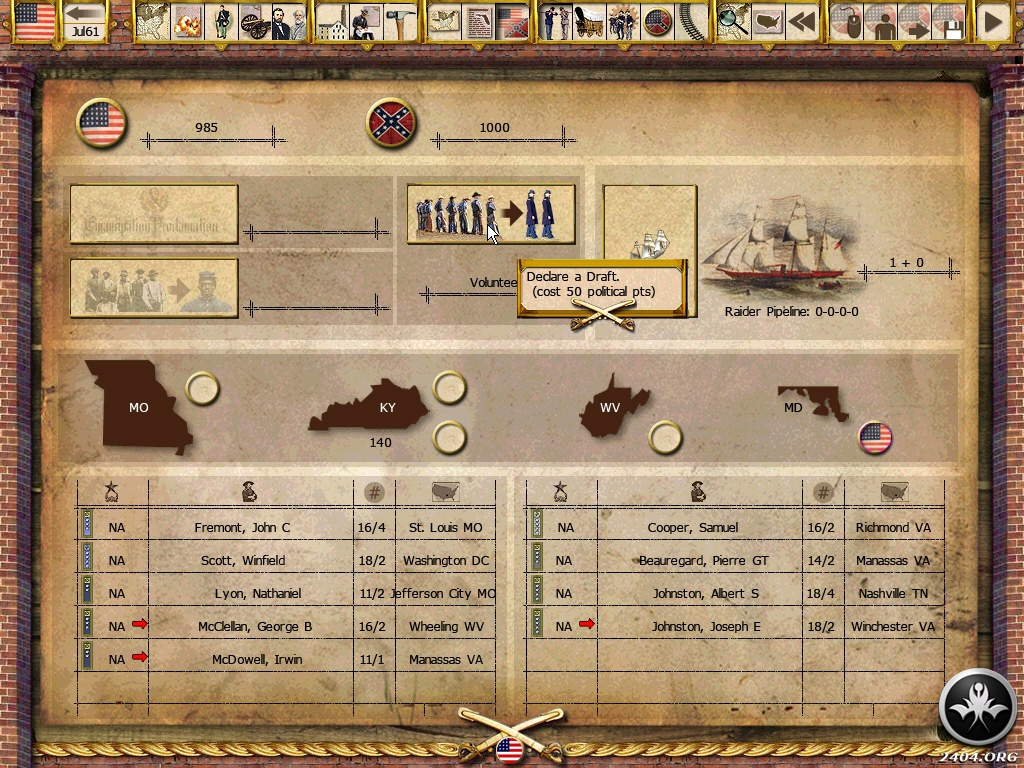Click the Confederate flag medallion by 1000
The height and width of the screenshot is (768, 1024).
392,124
